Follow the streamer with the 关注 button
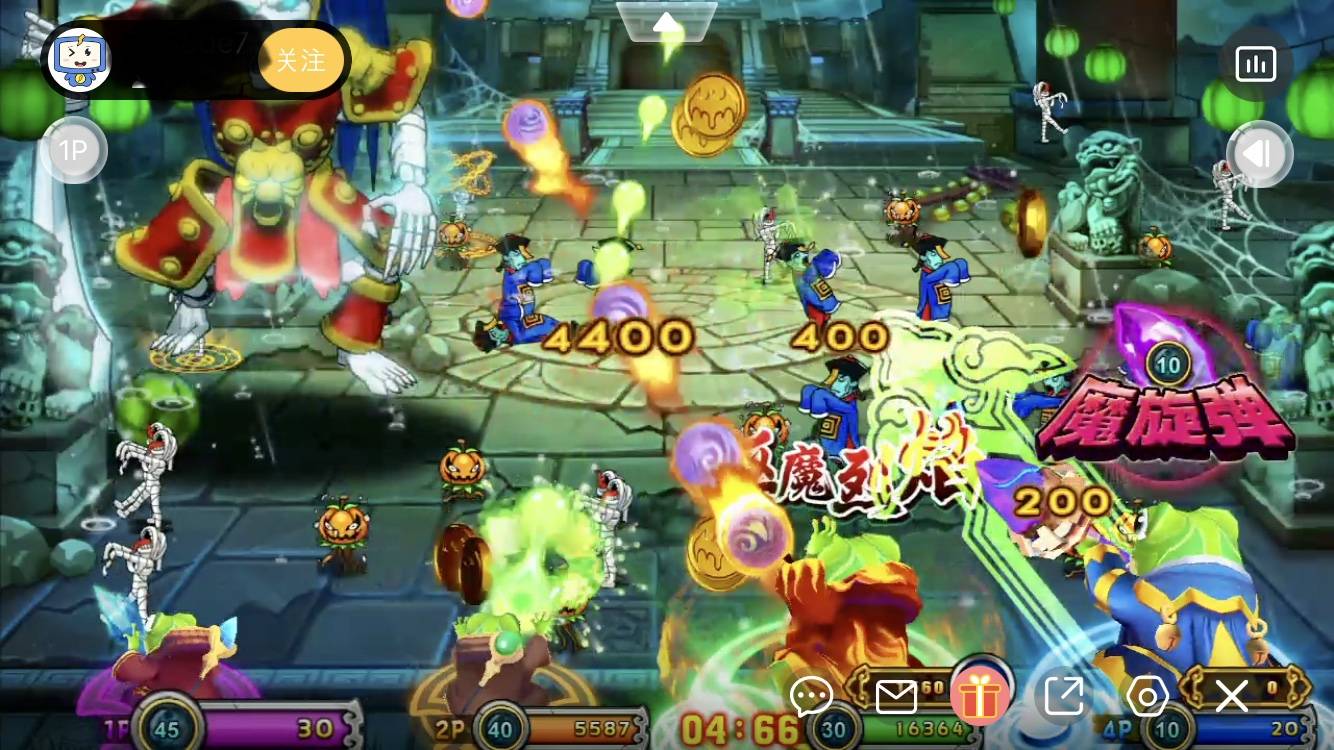 (x=300, y=61)
